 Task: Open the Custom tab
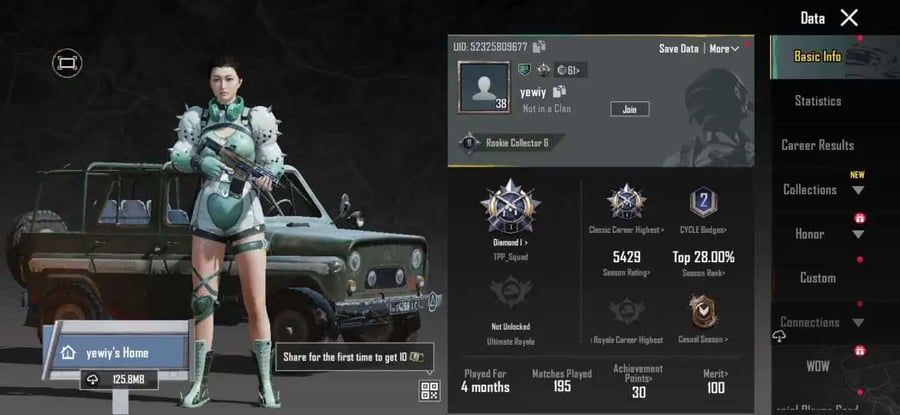pyautogui.click(x=817, y=278)
